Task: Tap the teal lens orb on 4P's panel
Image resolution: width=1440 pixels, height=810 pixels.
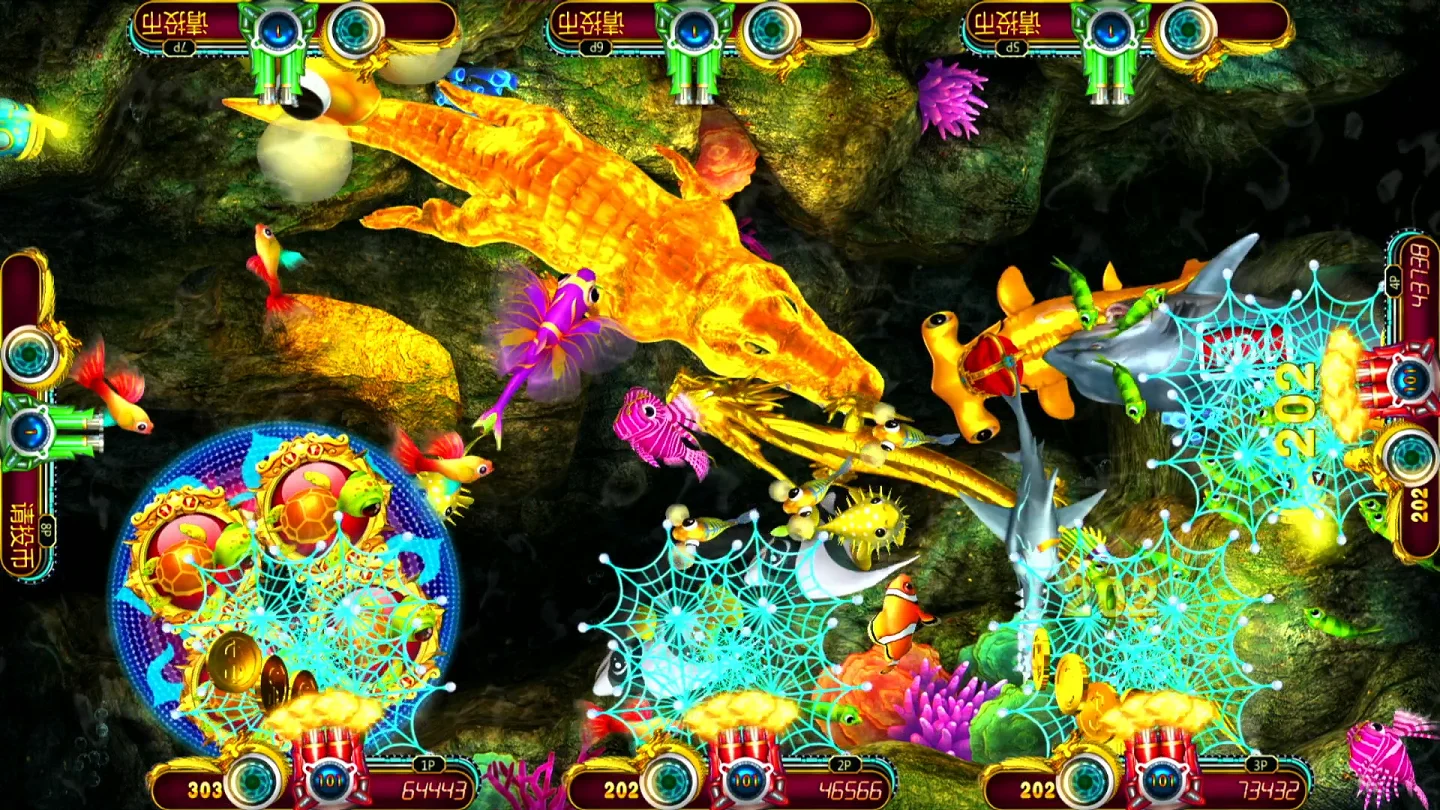Action: point(1408,455)
